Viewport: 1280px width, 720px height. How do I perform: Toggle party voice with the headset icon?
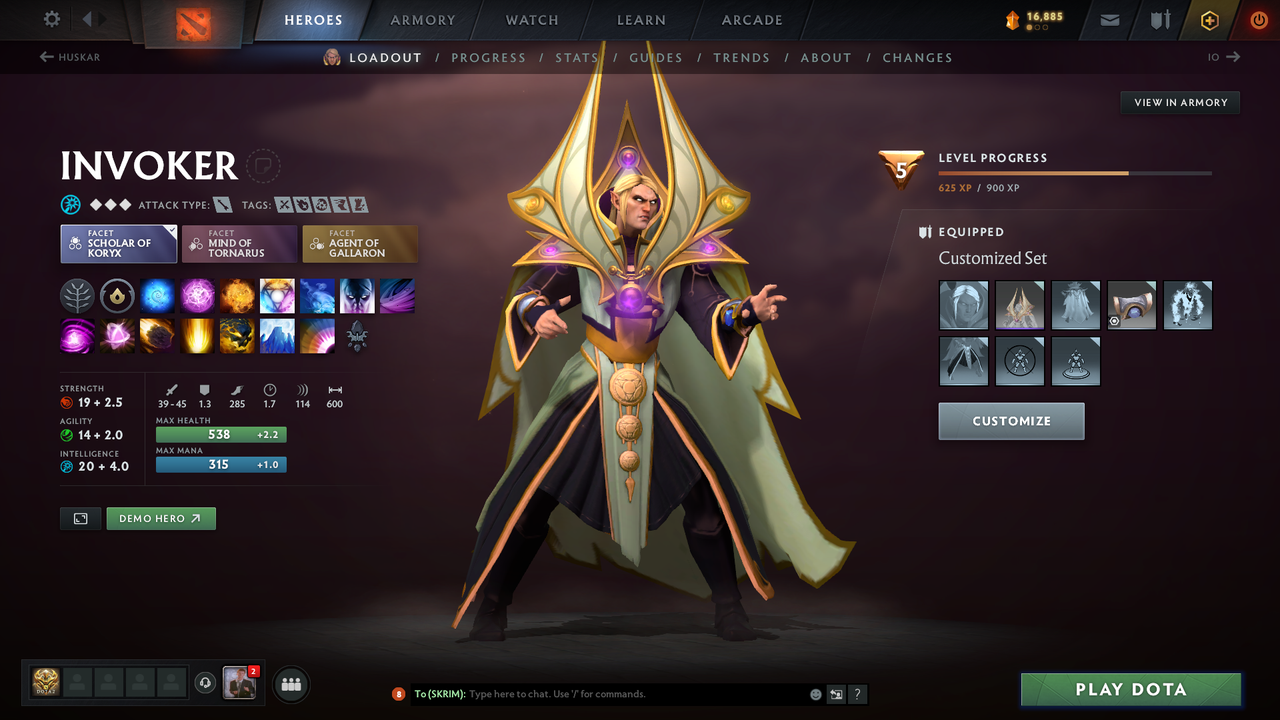coord(207,683)
